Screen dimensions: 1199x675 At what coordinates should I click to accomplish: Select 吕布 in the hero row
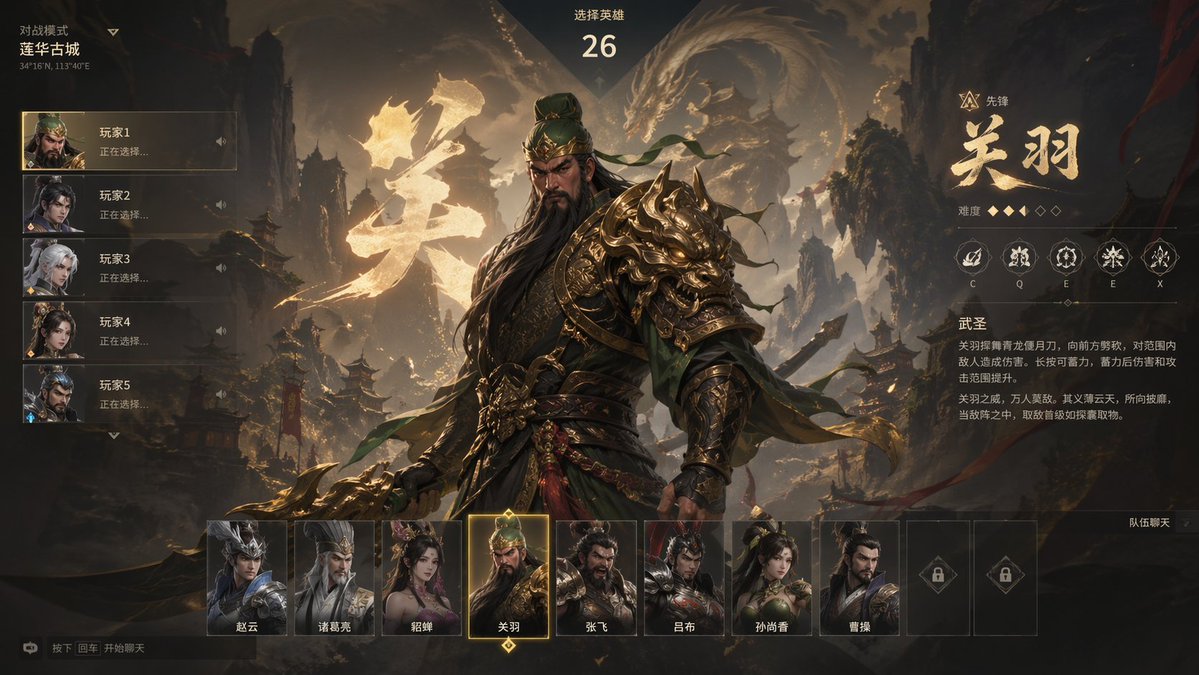684,578
